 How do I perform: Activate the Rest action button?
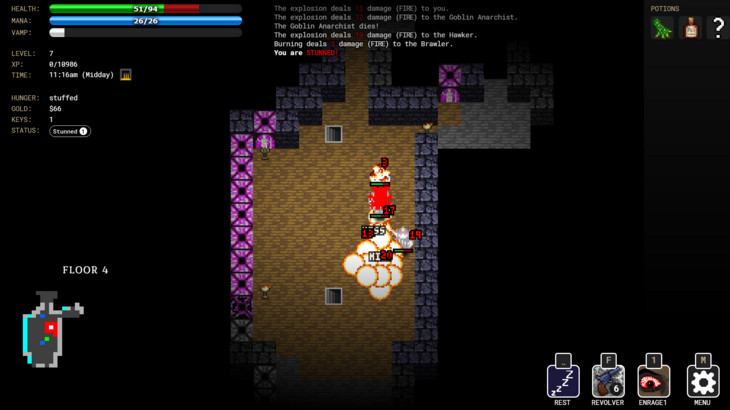(562, 381)
